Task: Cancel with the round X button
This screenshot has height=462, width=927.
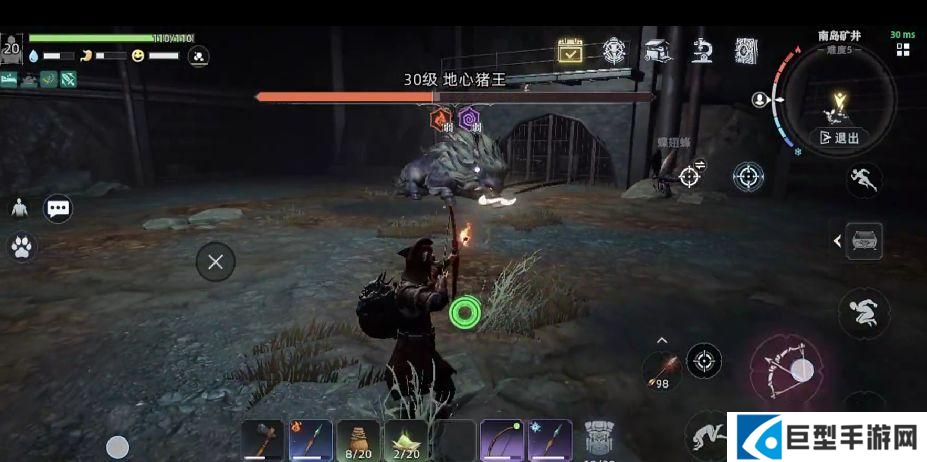Action: point(215,262)
